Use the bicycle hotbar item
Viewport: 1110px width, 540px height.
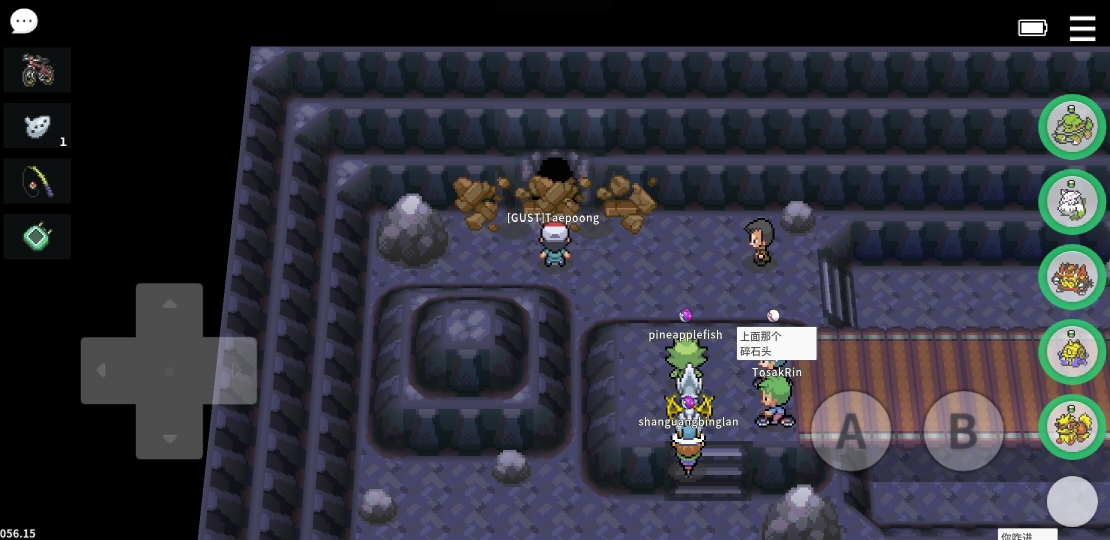pyautogui.click(x=37, y=70)
